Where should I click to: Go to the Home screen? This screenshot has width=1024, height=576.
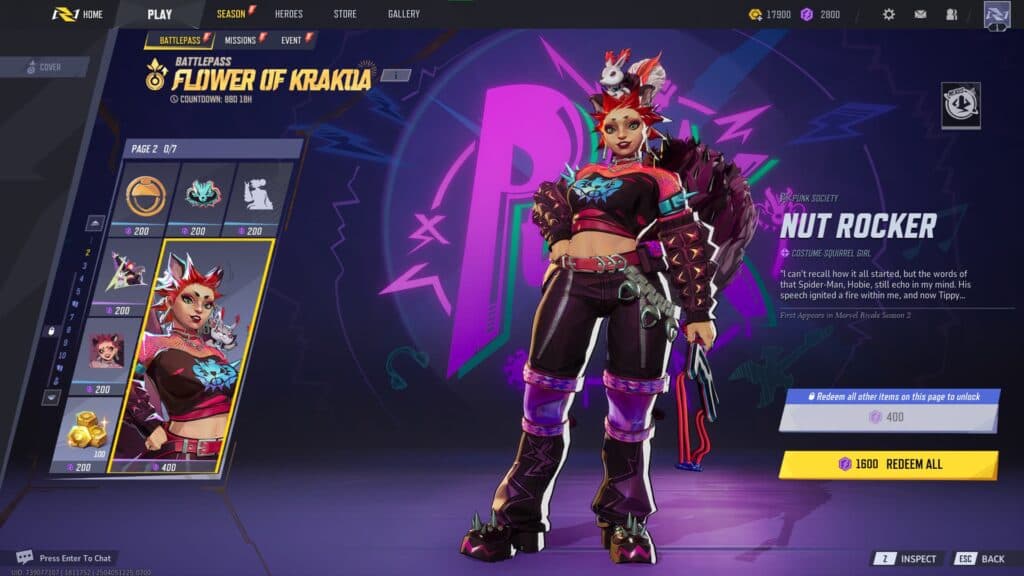pyautogui.click(x=78, y=14)
